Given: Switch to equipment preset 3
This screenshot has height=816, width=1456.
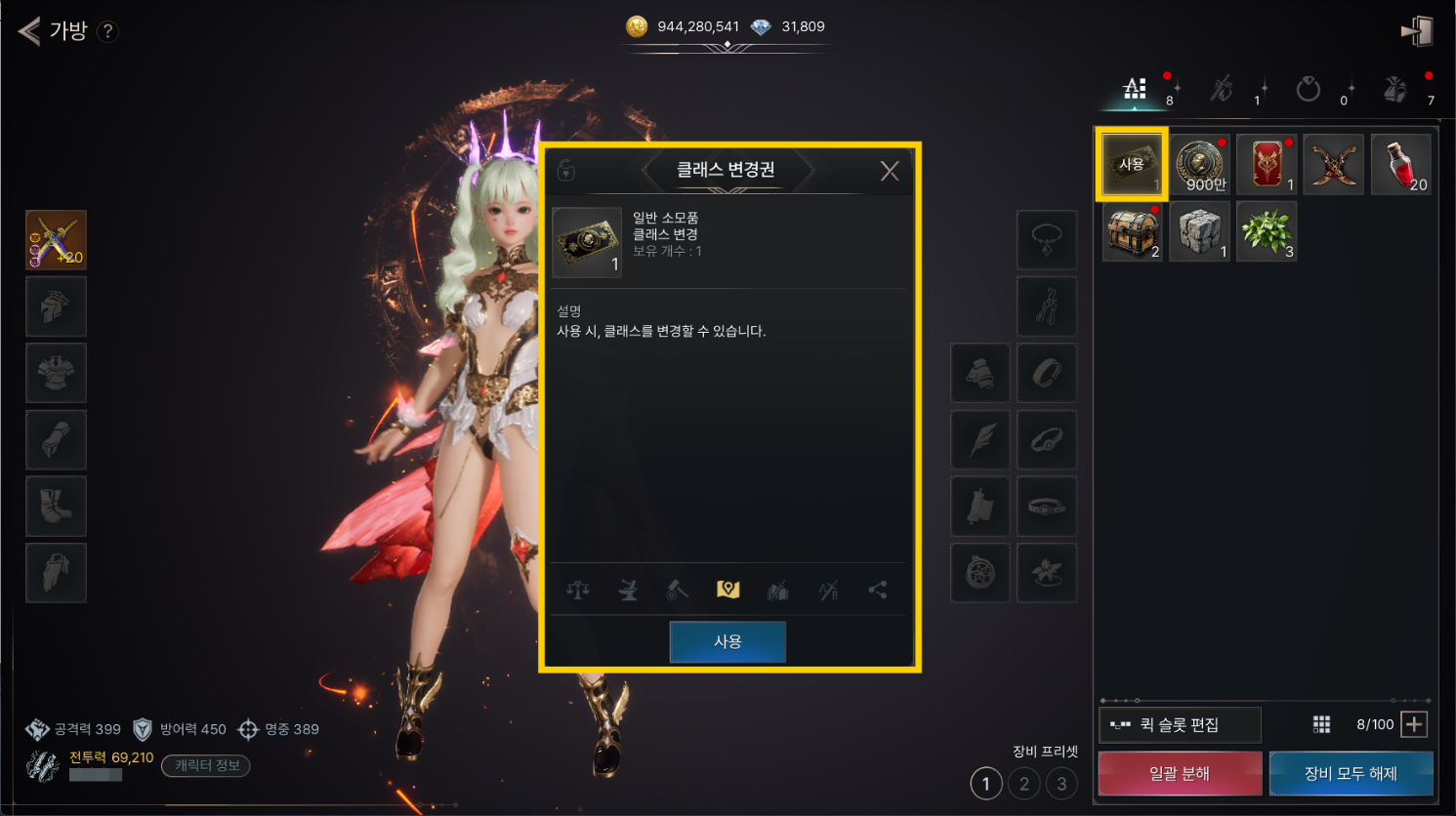Looking at the screenshot, I should click(x=1061, y=783).
